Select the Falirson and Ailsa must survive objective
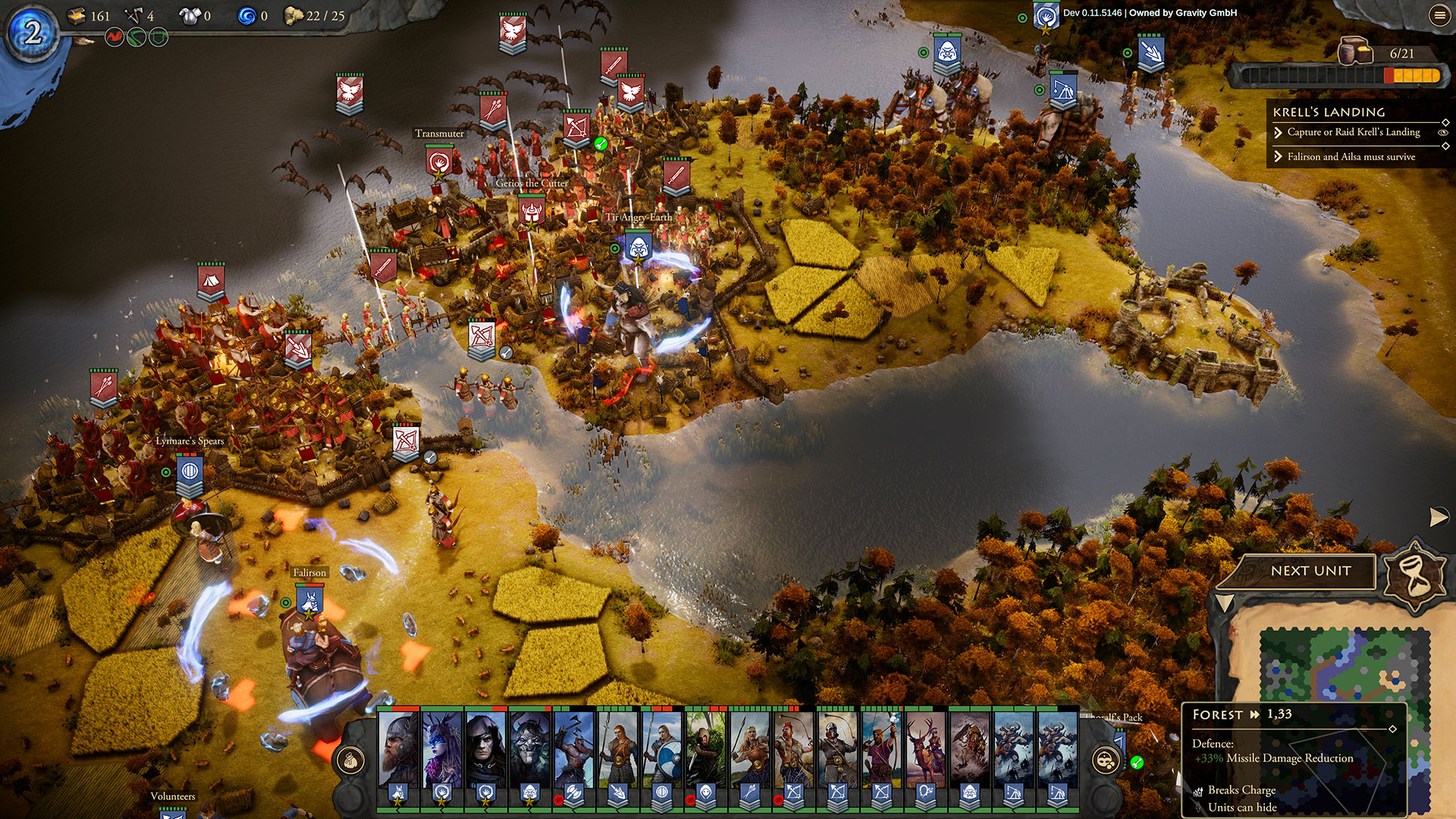The width and height of the screenshot is (1456, 819). (x=1351, y=157)
